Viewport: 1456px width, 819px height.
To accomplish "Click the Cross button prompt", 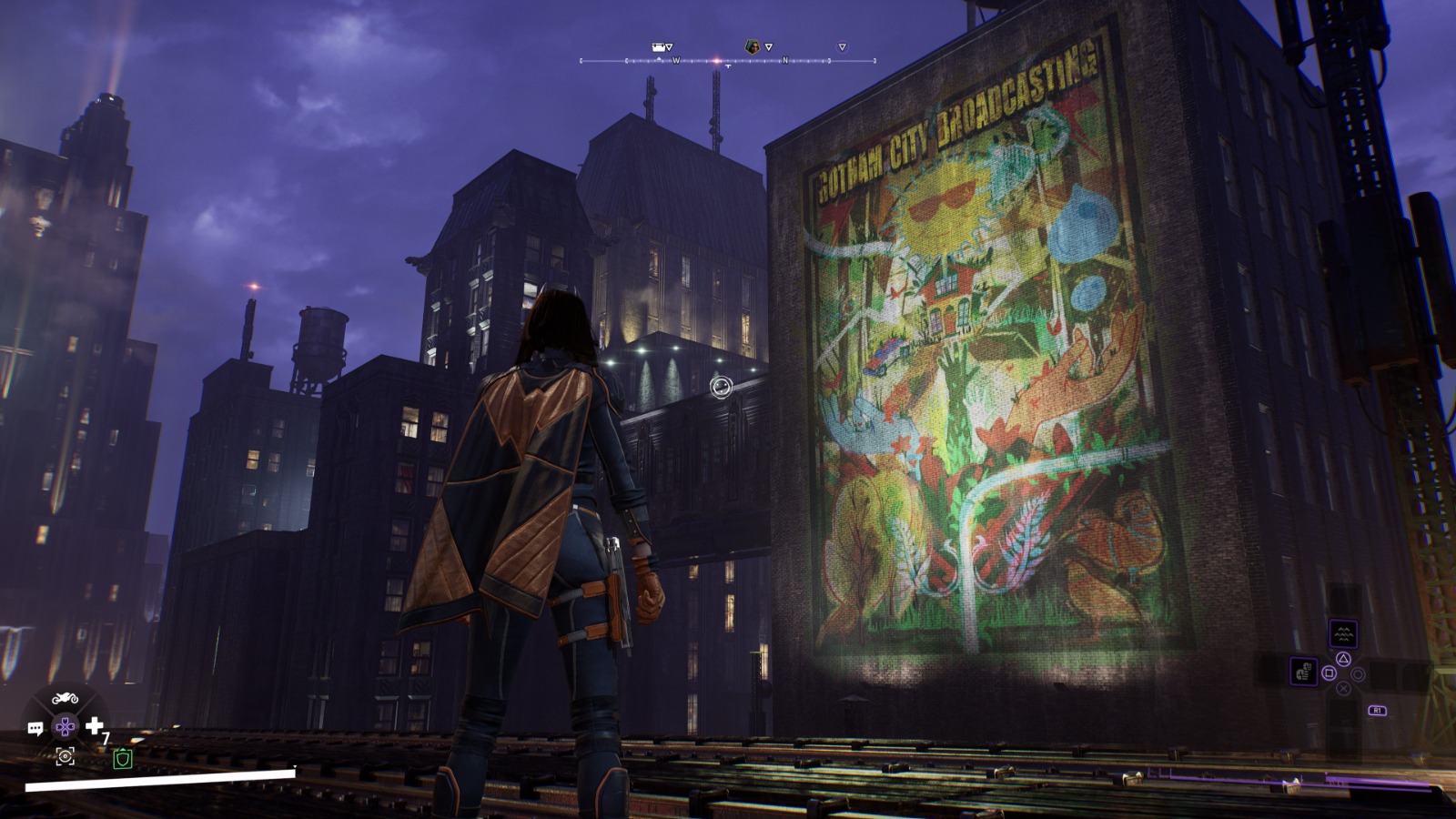I will click(x=1344, y=689).
